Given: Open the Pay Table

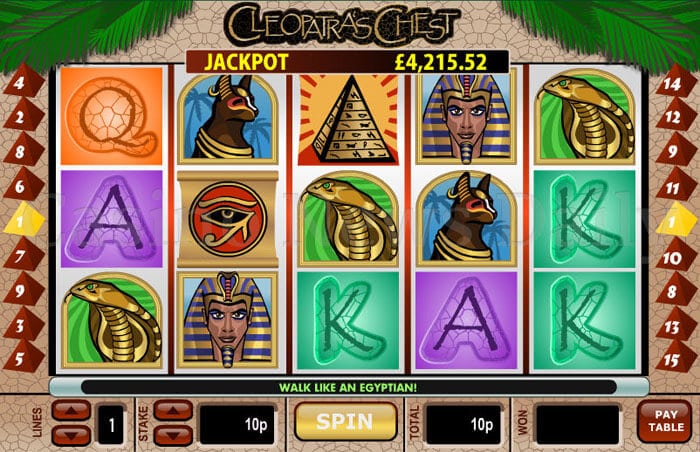Looking at the screenshot, I should pyautogui.click(x=665, y=422).
